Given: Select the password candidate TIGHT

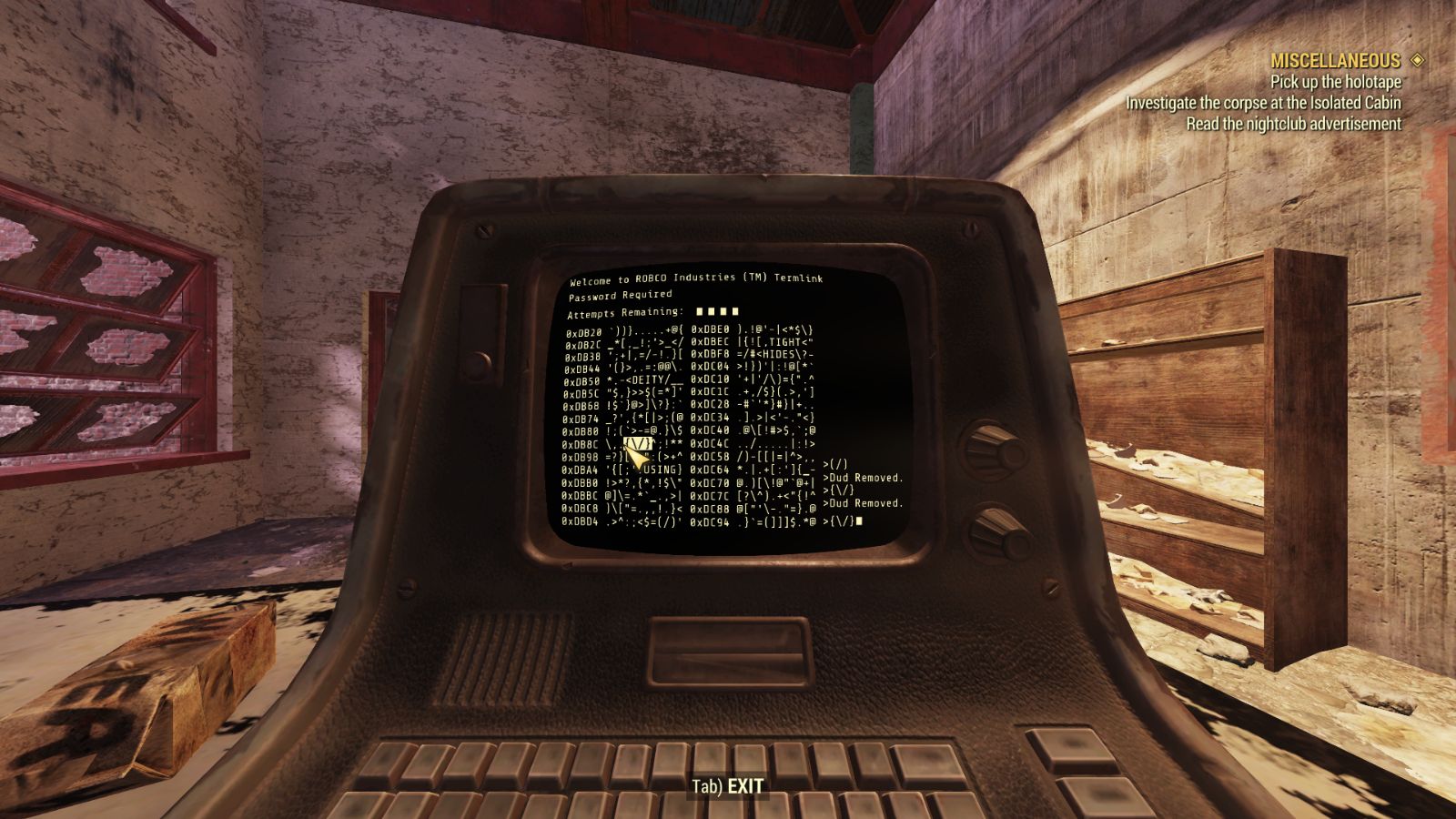Looking at the screenshot, I should 784,342.
